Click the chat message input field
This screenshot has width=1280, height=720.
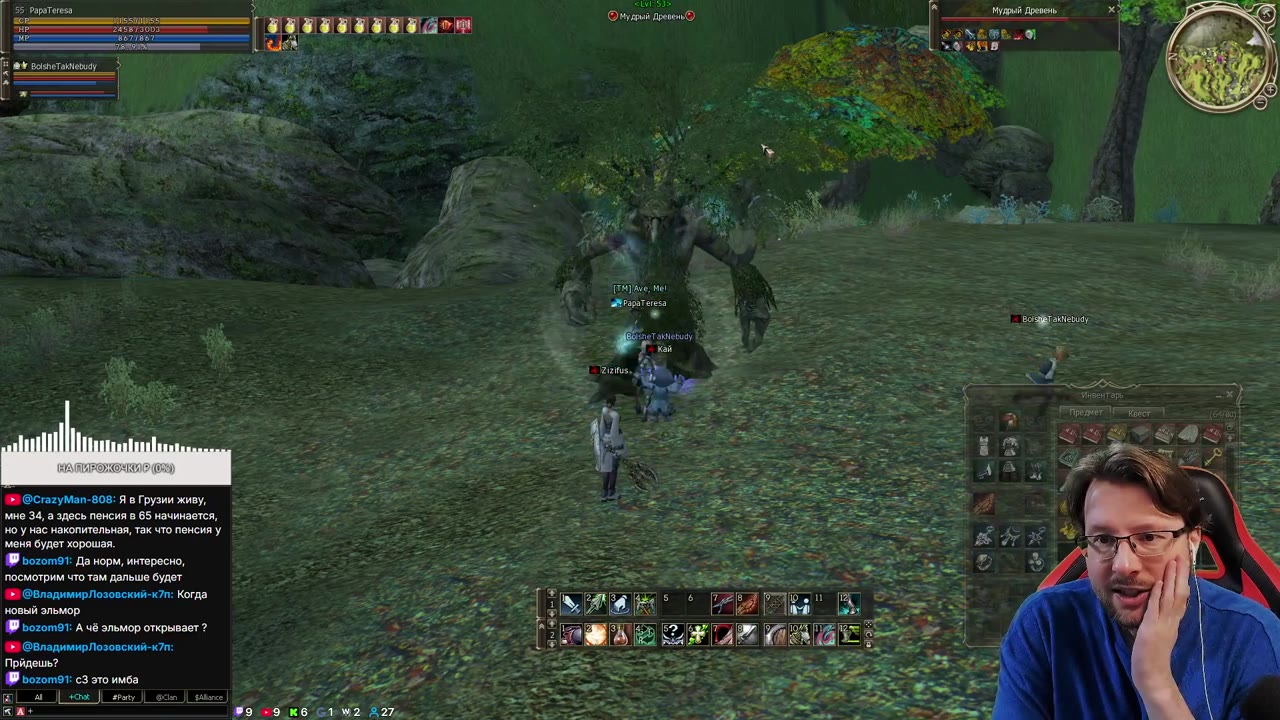[120, 711]
